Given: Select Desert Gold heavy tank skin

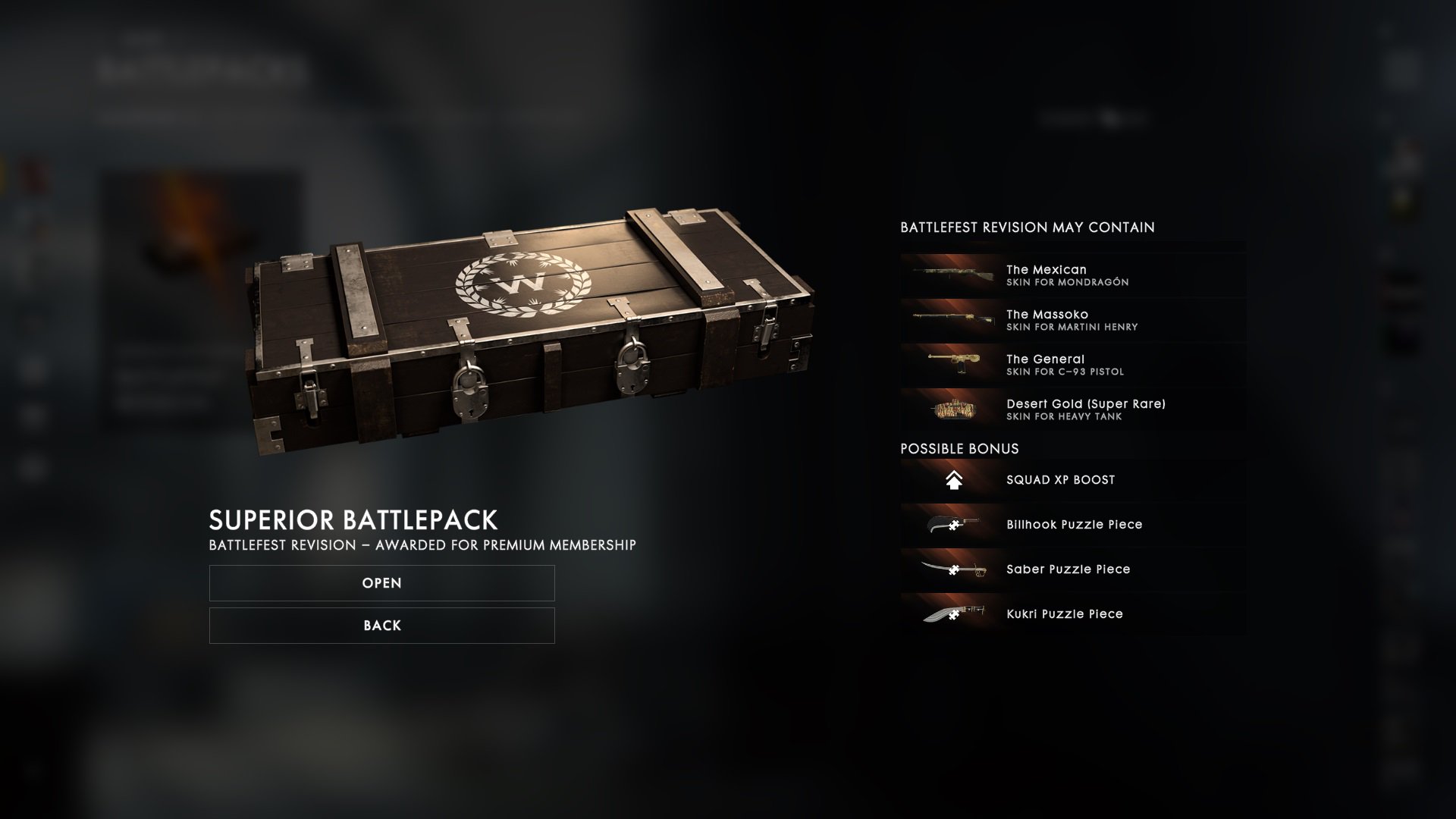Looking at the screenshot, I should click(x=1072, y=409).
